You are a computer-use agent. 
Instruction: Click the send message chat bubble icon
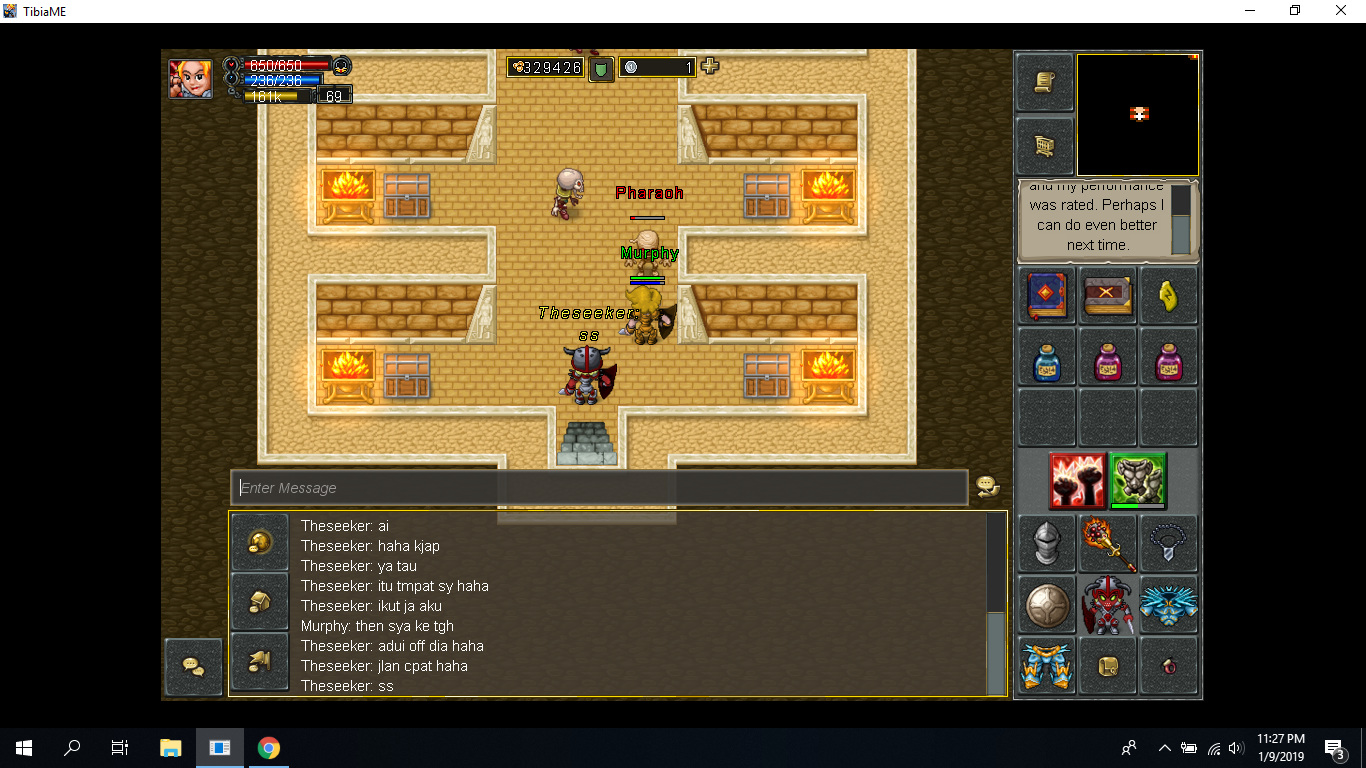987,487
